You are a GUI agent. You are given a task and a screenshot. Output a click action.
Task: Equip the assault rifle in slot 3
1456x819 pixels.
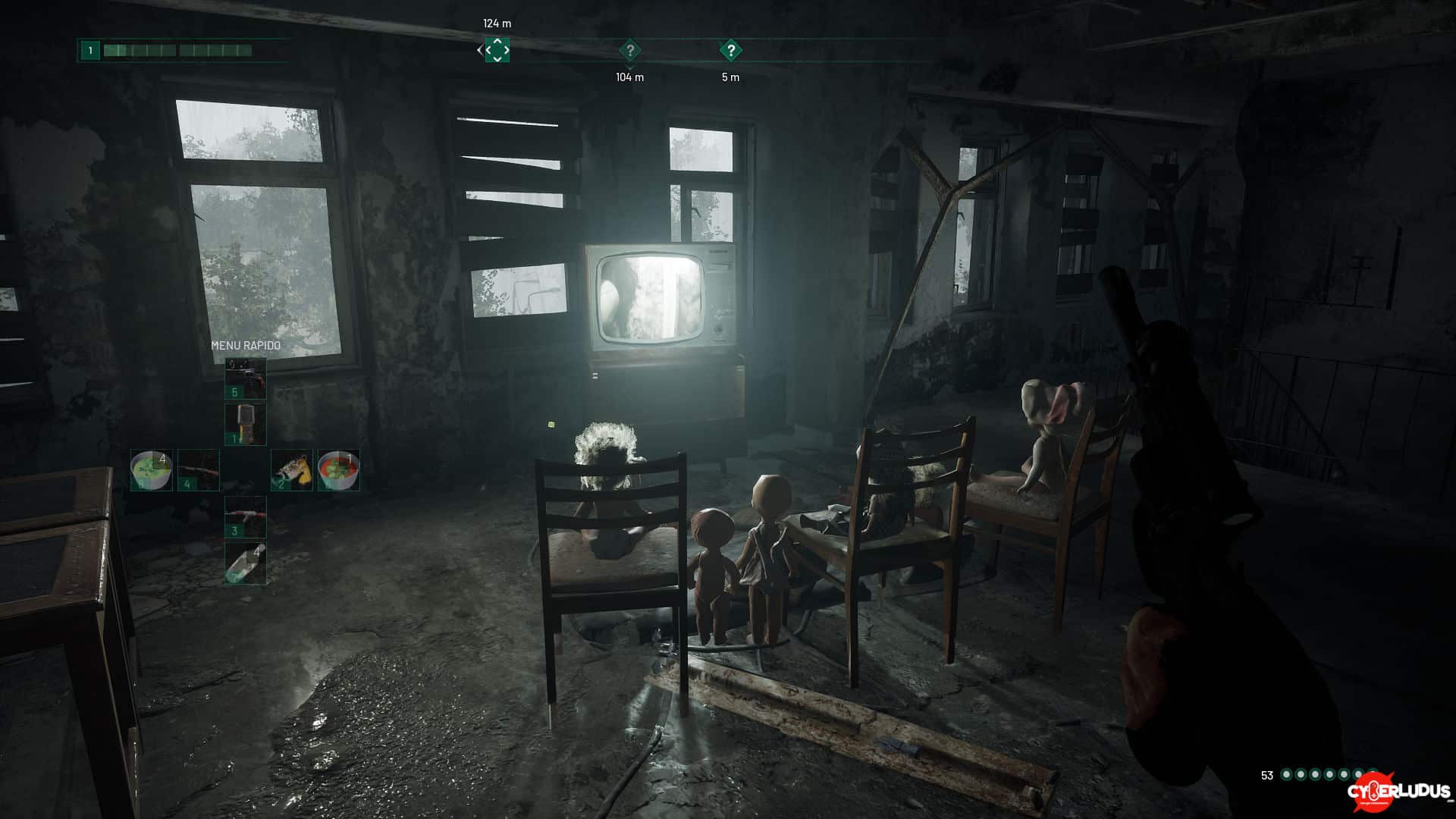pos(245,516)
